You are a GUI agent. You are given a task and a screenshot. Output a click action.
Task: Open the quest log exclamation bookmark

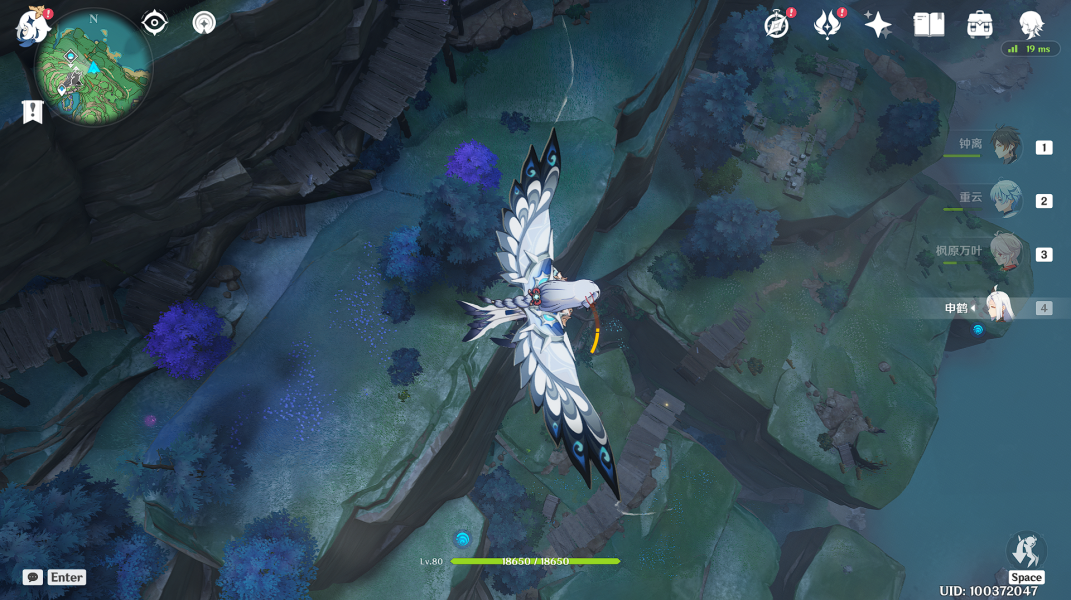pos(33,112)
